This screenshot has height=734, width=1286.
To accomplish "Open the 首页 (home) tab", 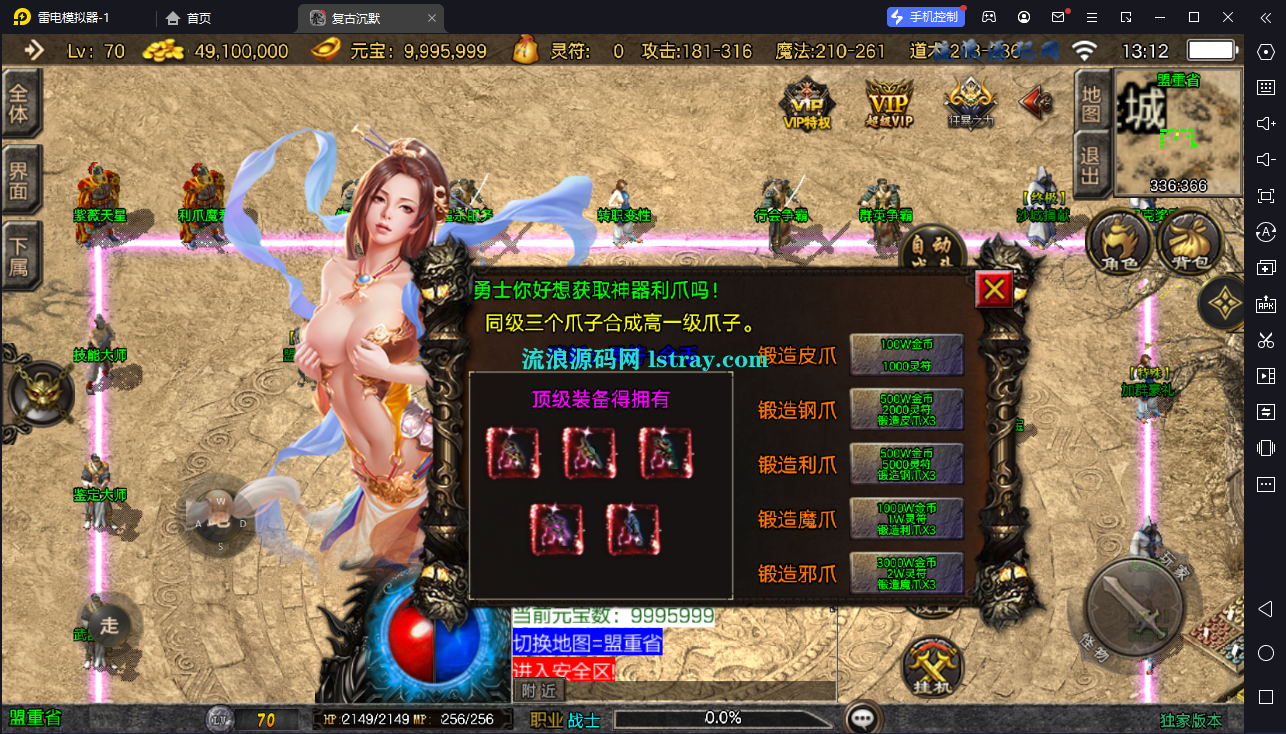I will click(186, 17).
